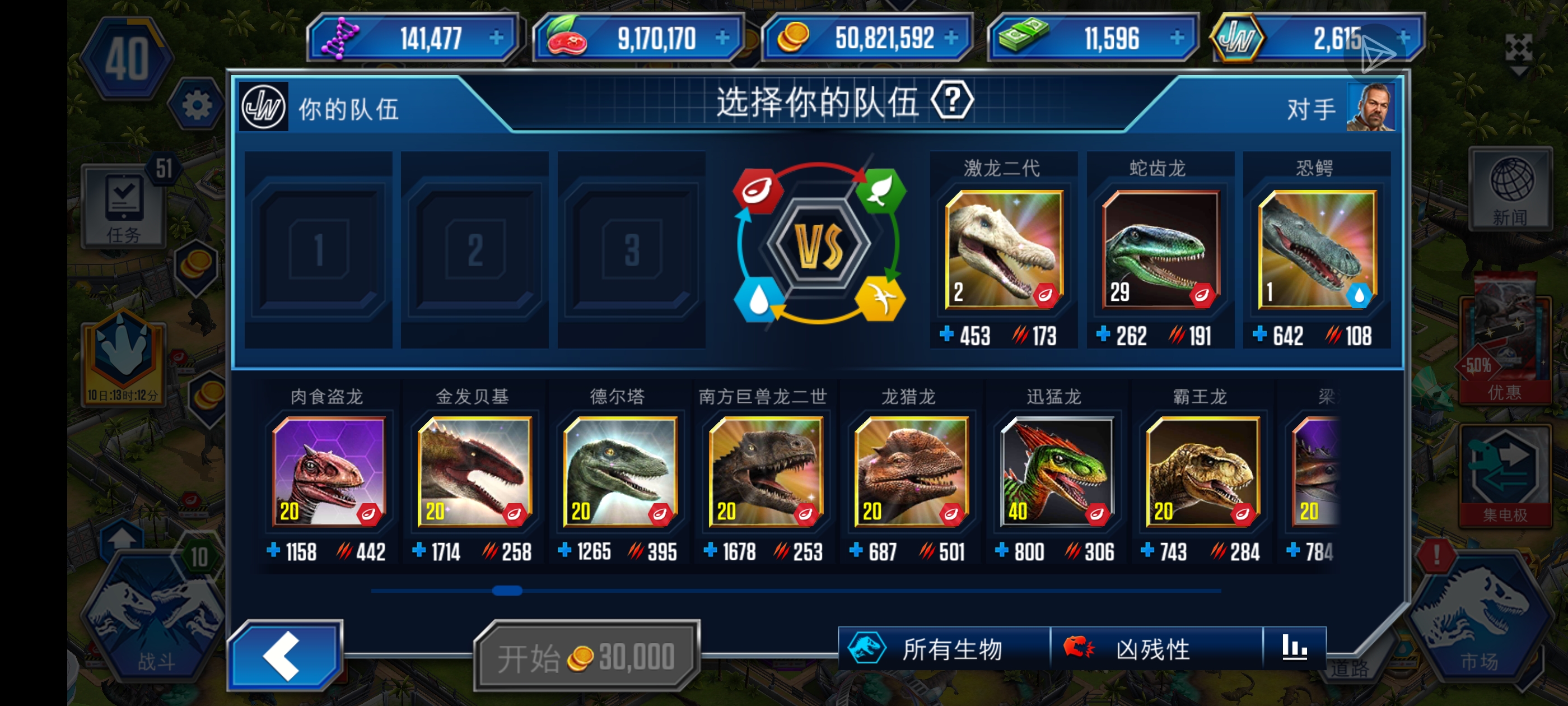The width and height of the screenshot is (1568, 706).
Task: Start the battle for 30,000 coins
Action: tap(586, 657)
